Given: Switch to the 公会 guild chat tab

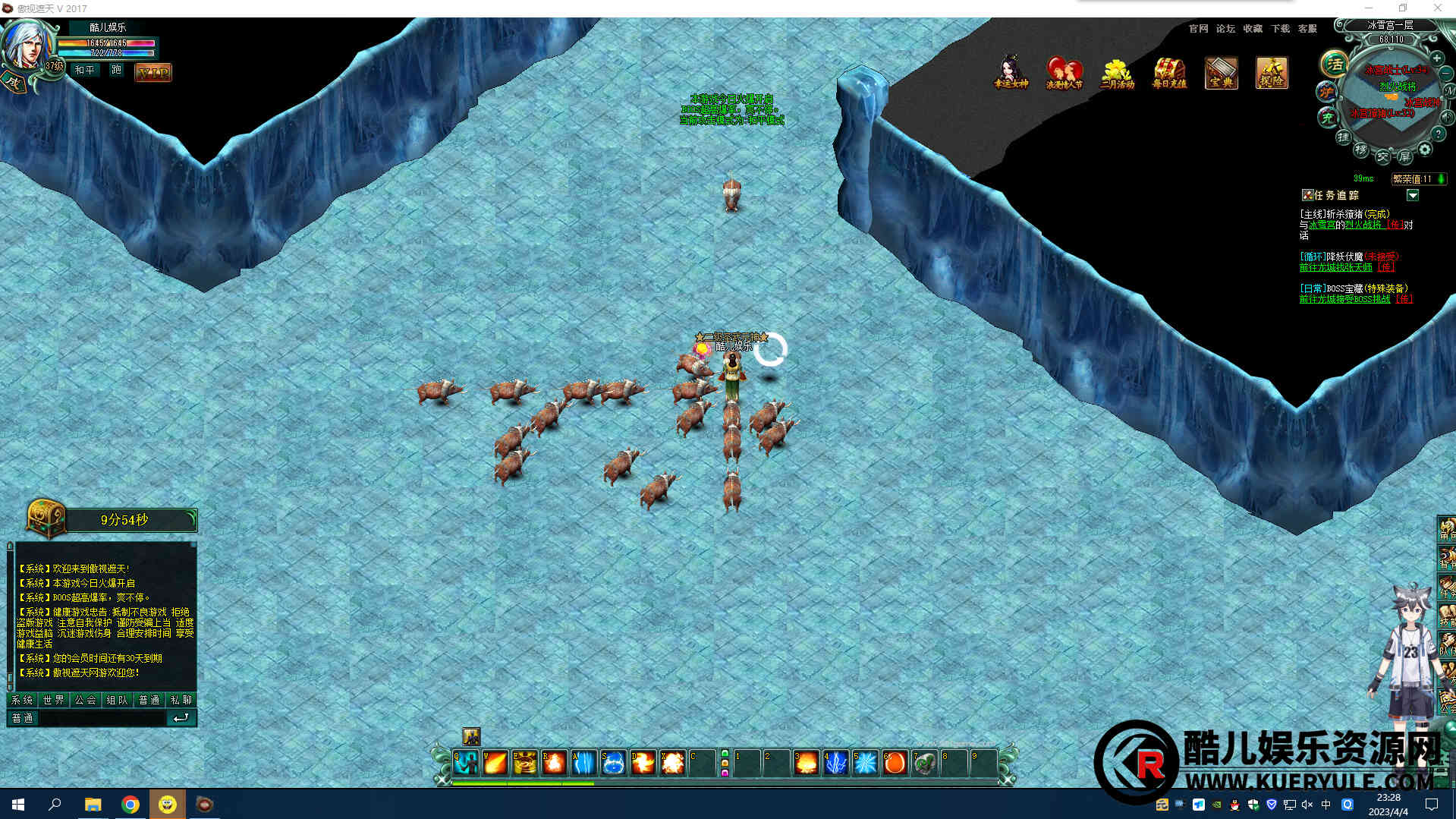Looking at the screenshot, I should tap(86, 700).
